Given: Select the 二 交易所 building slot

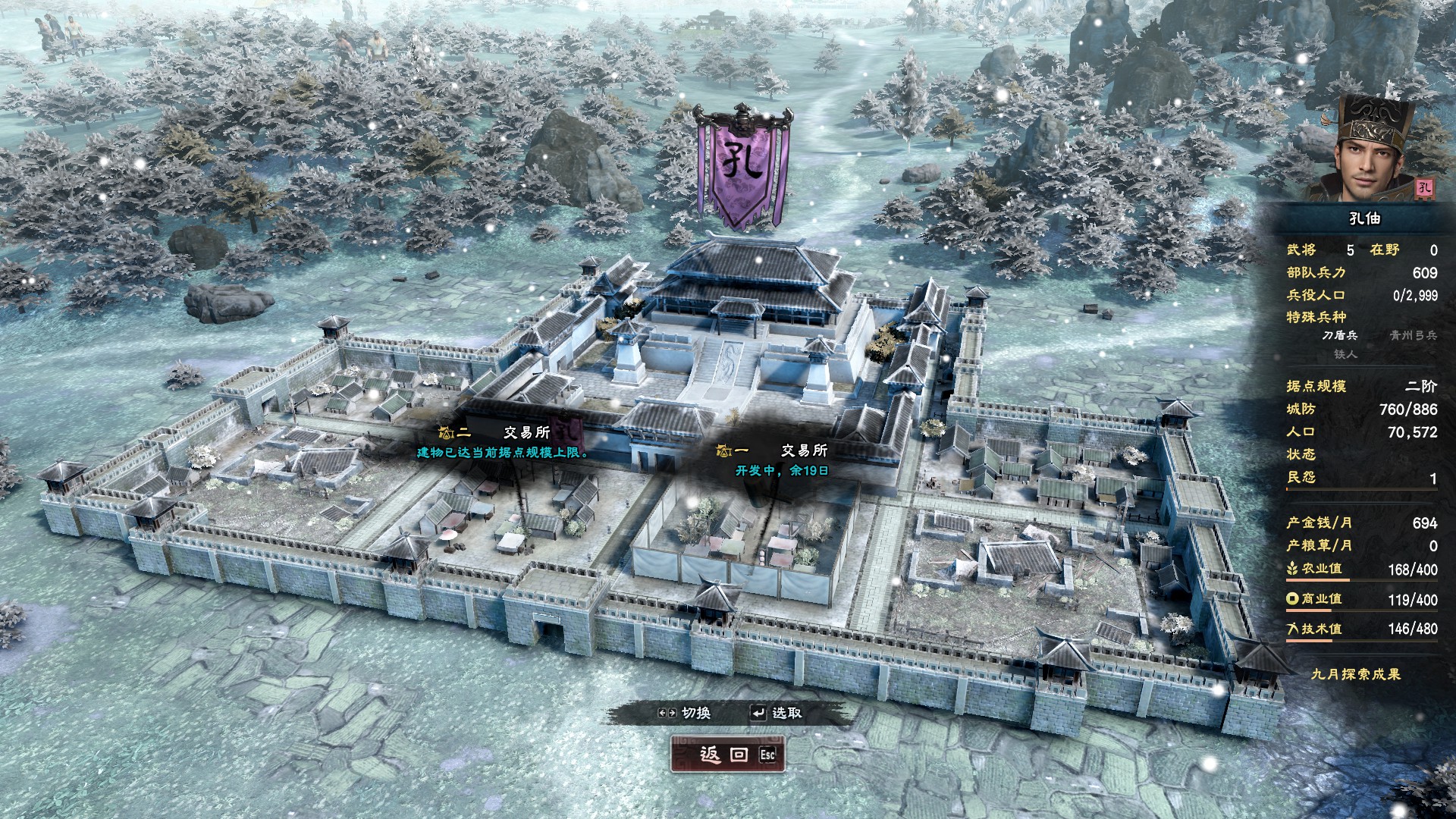Looking at the screenshot, I should pos(504,441).
